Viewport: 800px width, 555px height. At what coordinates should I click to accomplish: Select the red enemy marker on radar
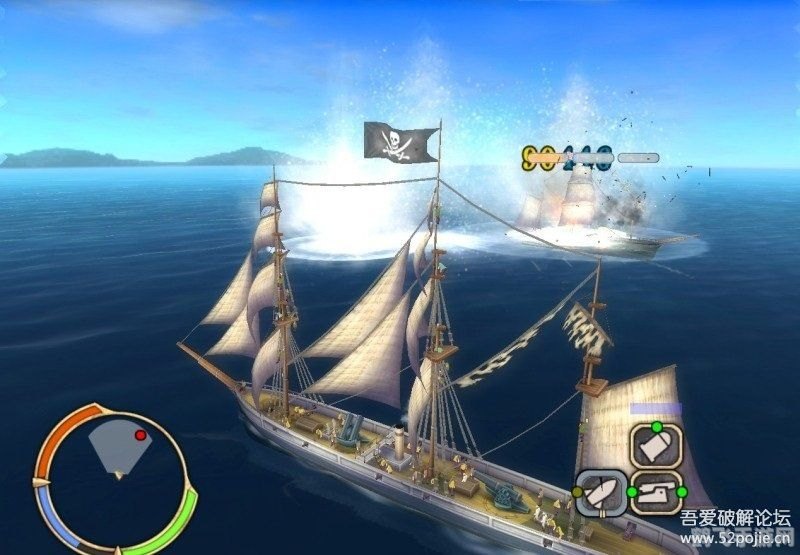tap(140, 436)
